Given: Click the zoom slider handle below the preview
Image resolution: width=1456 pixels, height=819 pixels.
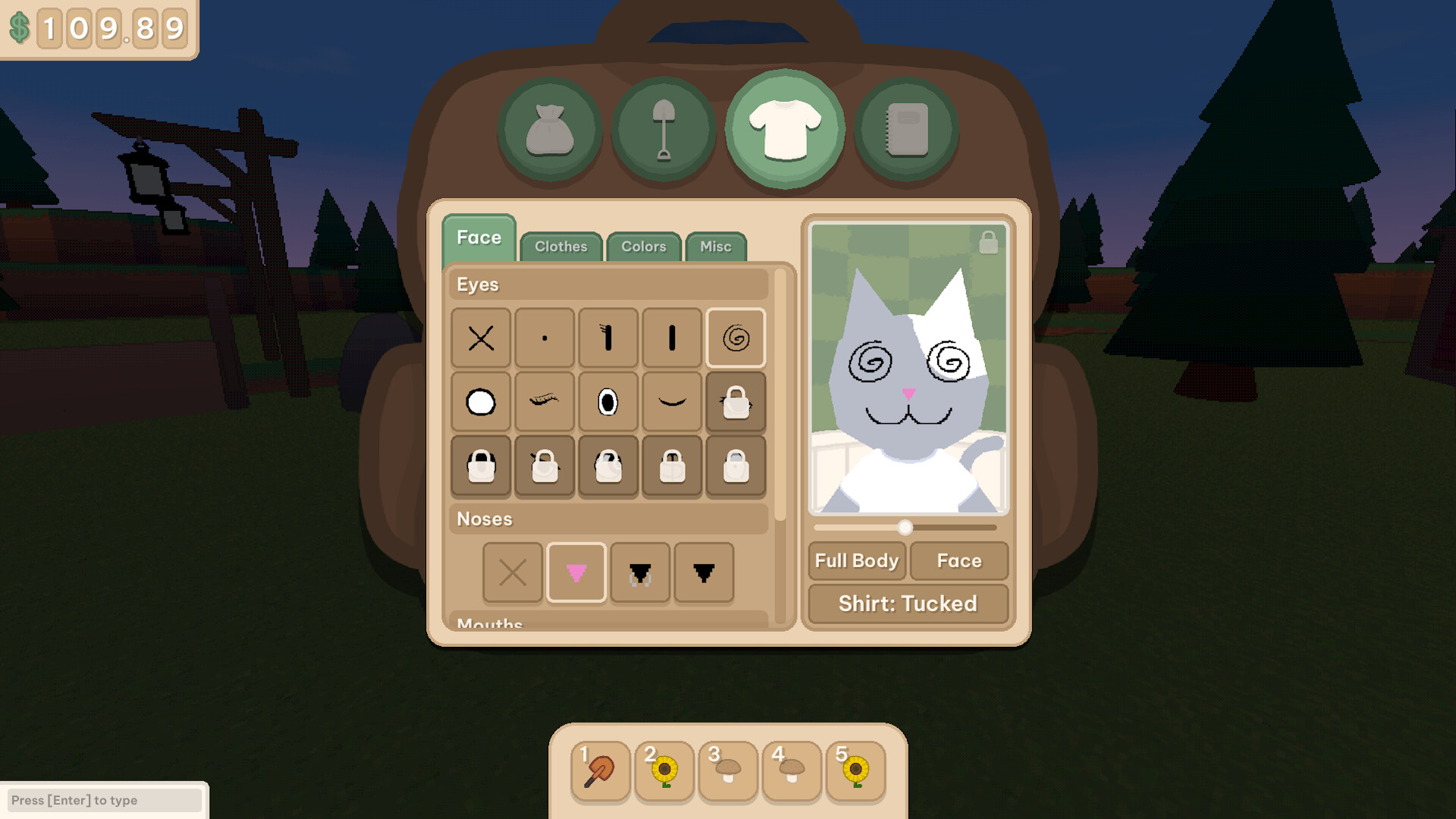Looking at the screenshot, I should click(904, 528).
